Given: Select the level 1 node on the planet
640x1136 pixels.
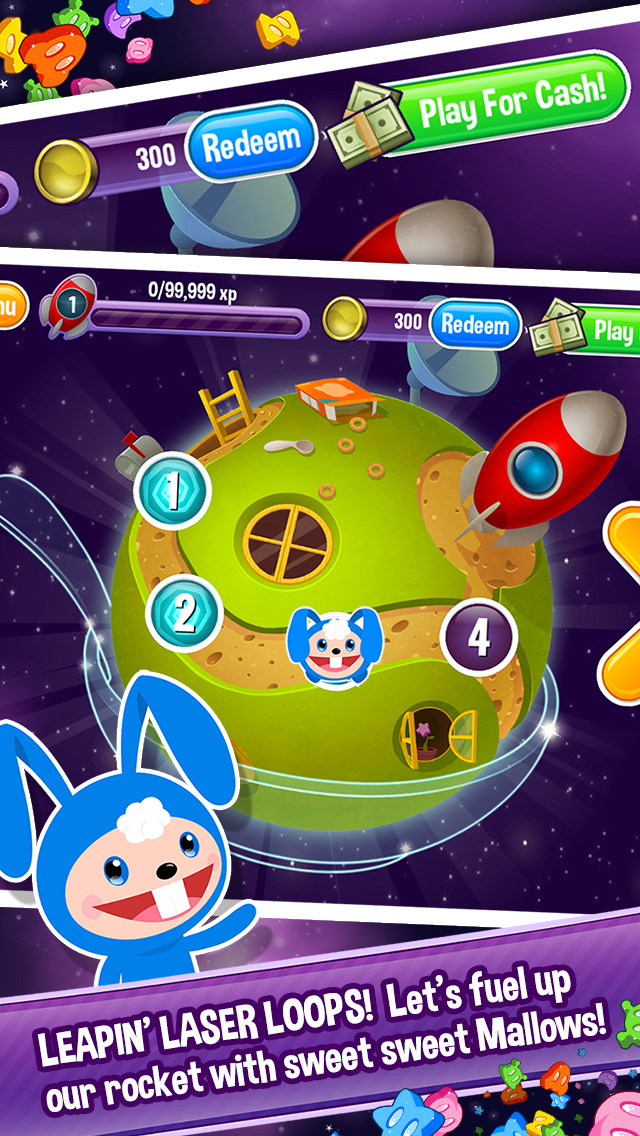Looking at the screenshot, I should (x=172, y=490).
